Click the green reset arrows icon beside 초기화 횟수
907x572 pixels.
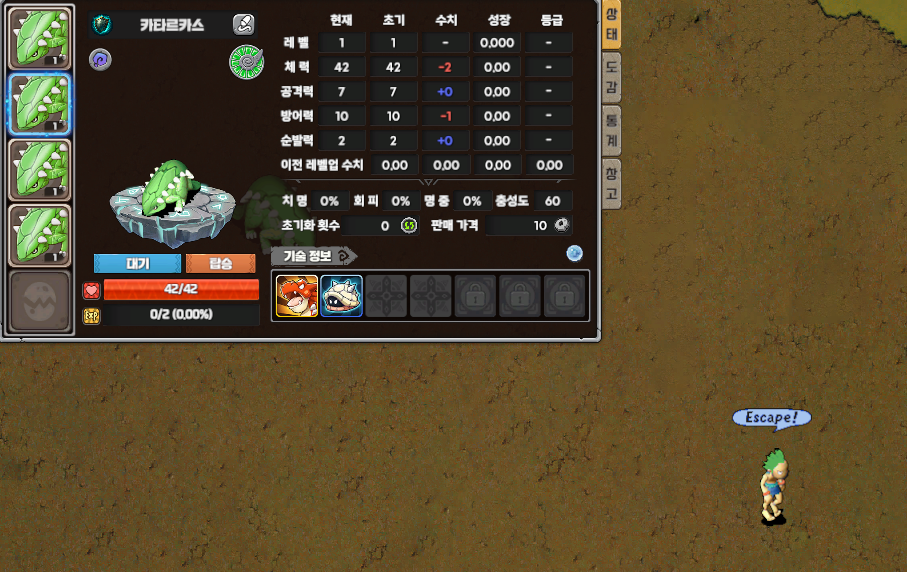click(409, 226)
